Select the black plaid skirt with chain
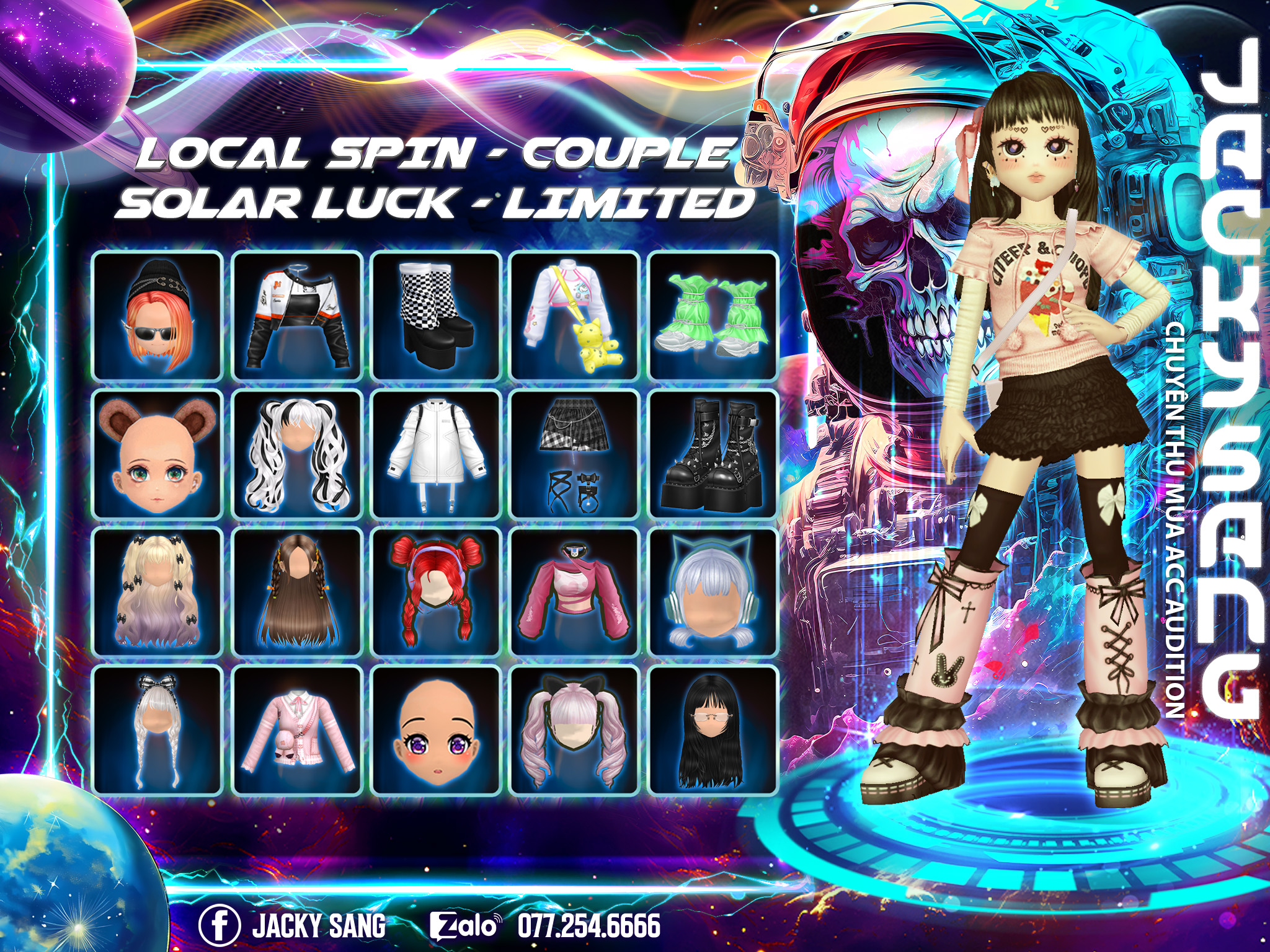The height and width of the screenshot is (952, 1270). pyautogui.click(x=575, y=454)
